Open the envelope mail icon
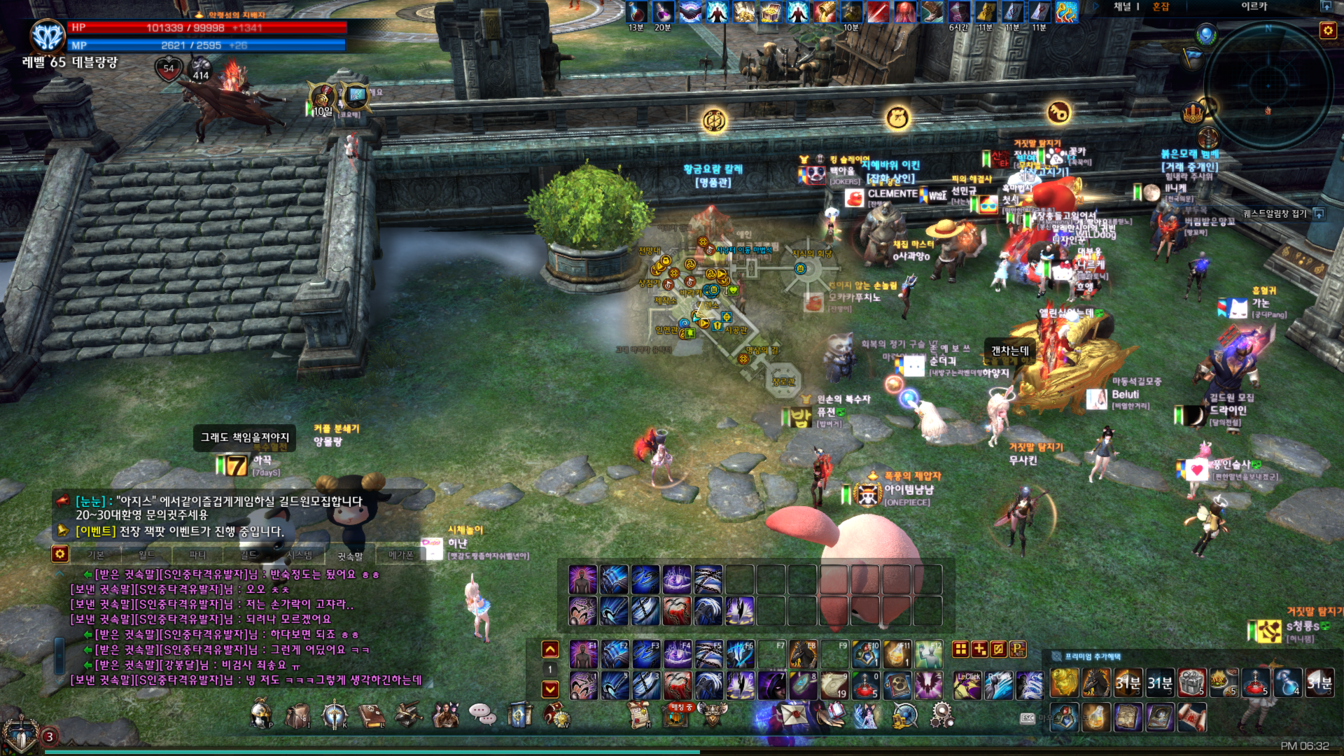The height and width of the screenshot is (756, 1344). click(x=793, y=715)
